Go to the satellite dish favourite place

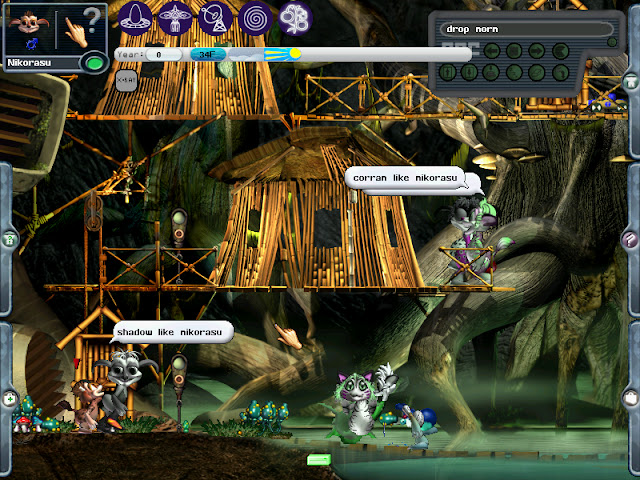point(216,17)
